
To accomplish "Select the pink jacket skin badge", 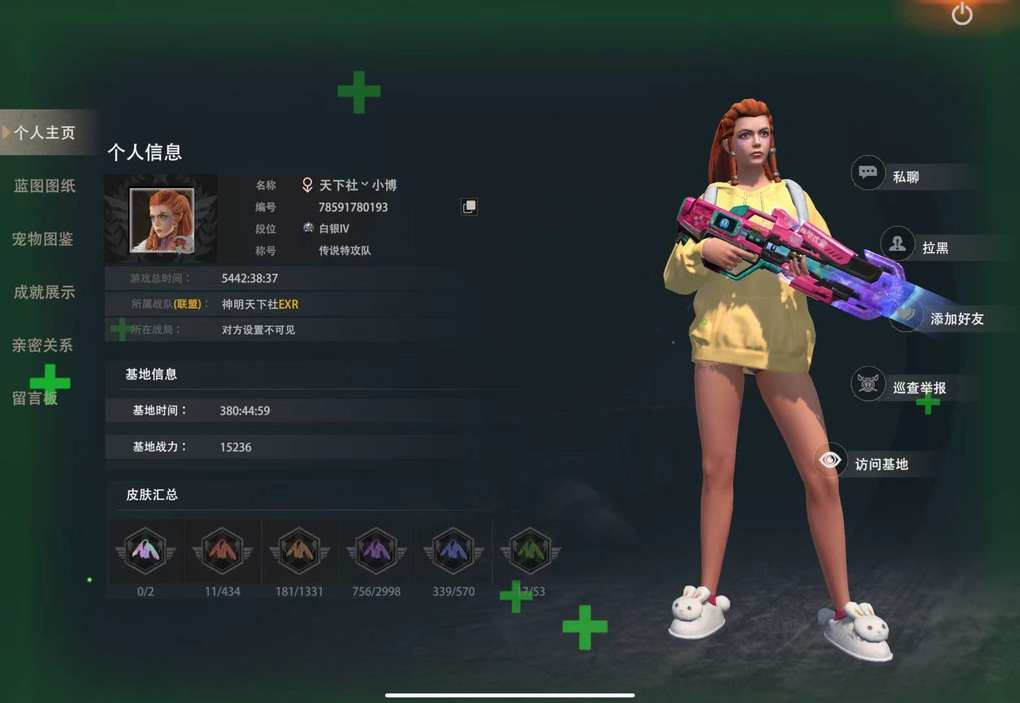I will (145, 550).
